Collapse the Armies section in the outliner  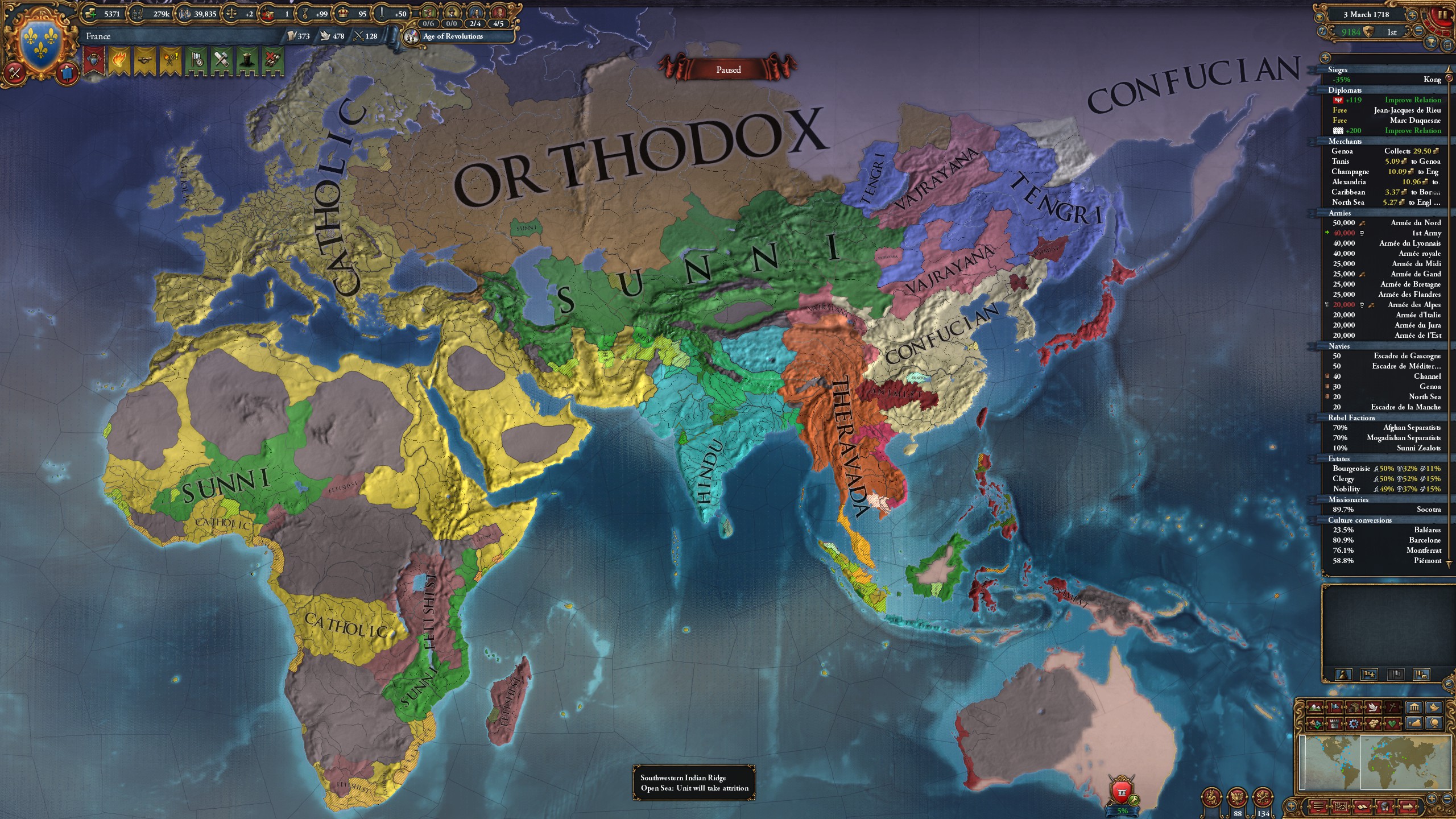click(x=1341, y=213)
